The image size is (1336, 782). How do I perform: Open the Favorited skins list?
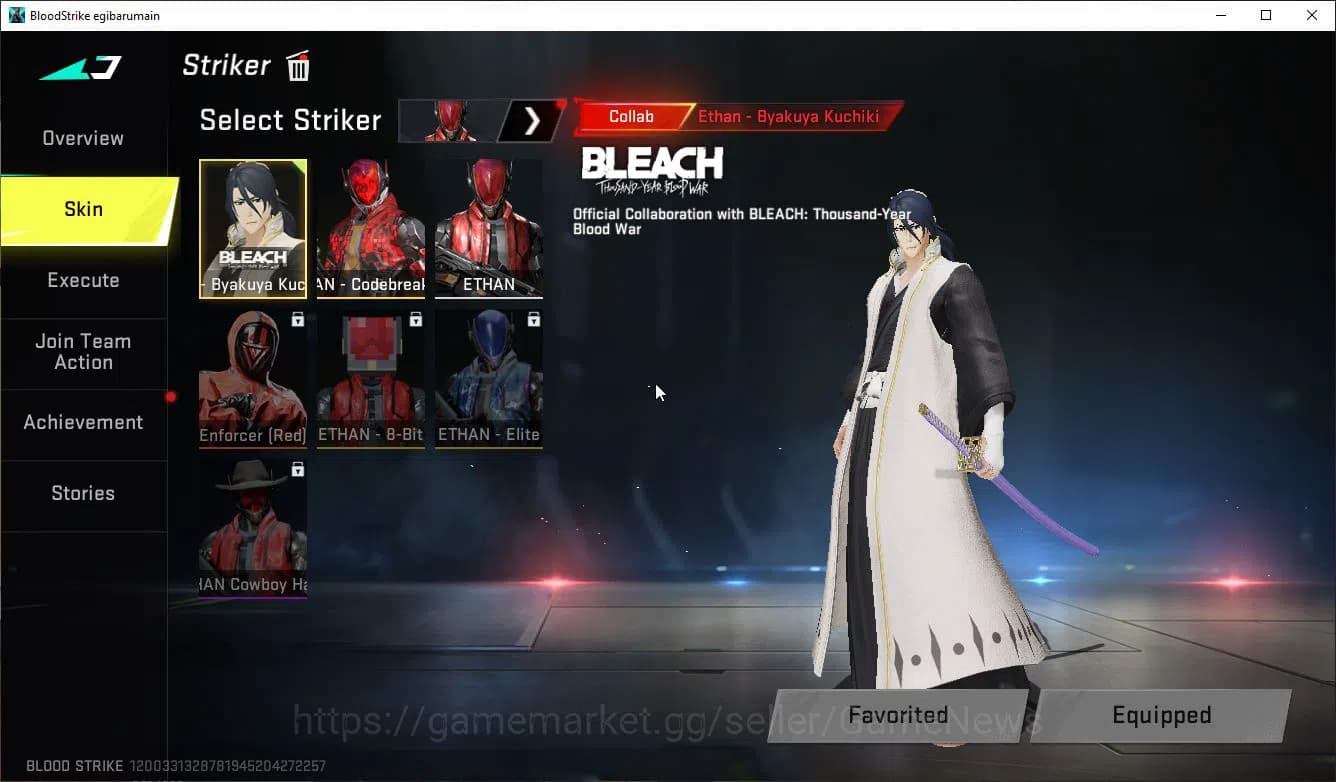point(897,715)
